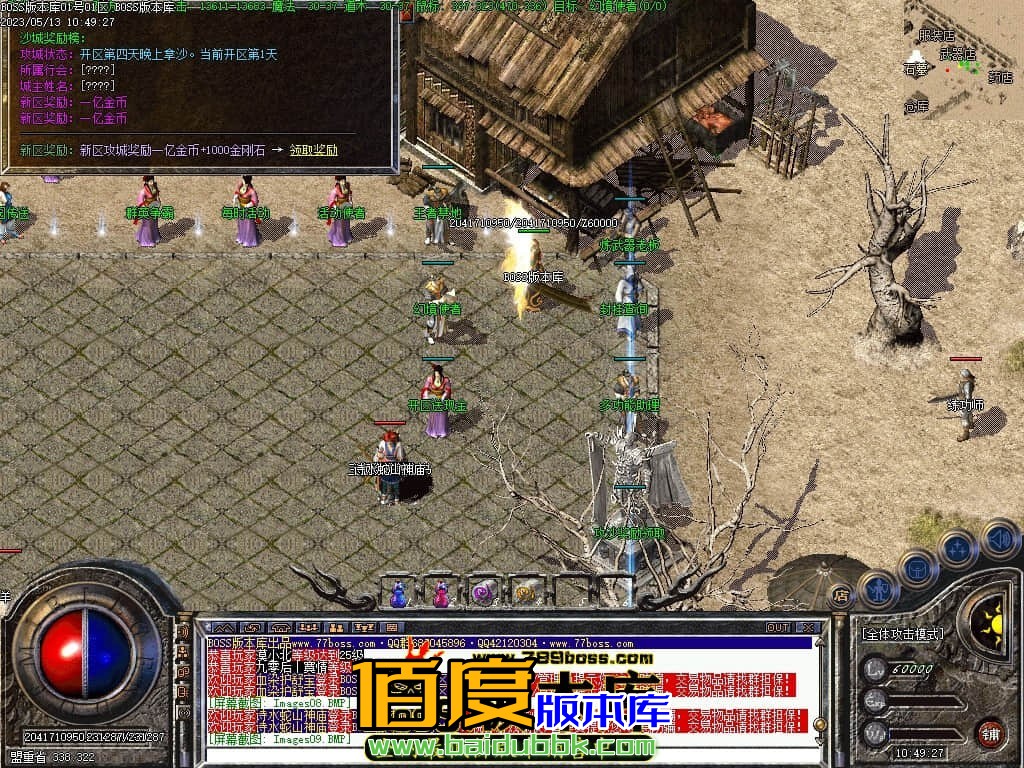Select the purple swirl belt item
This screenshot has width=1024, height=768.
pos(483,594)
